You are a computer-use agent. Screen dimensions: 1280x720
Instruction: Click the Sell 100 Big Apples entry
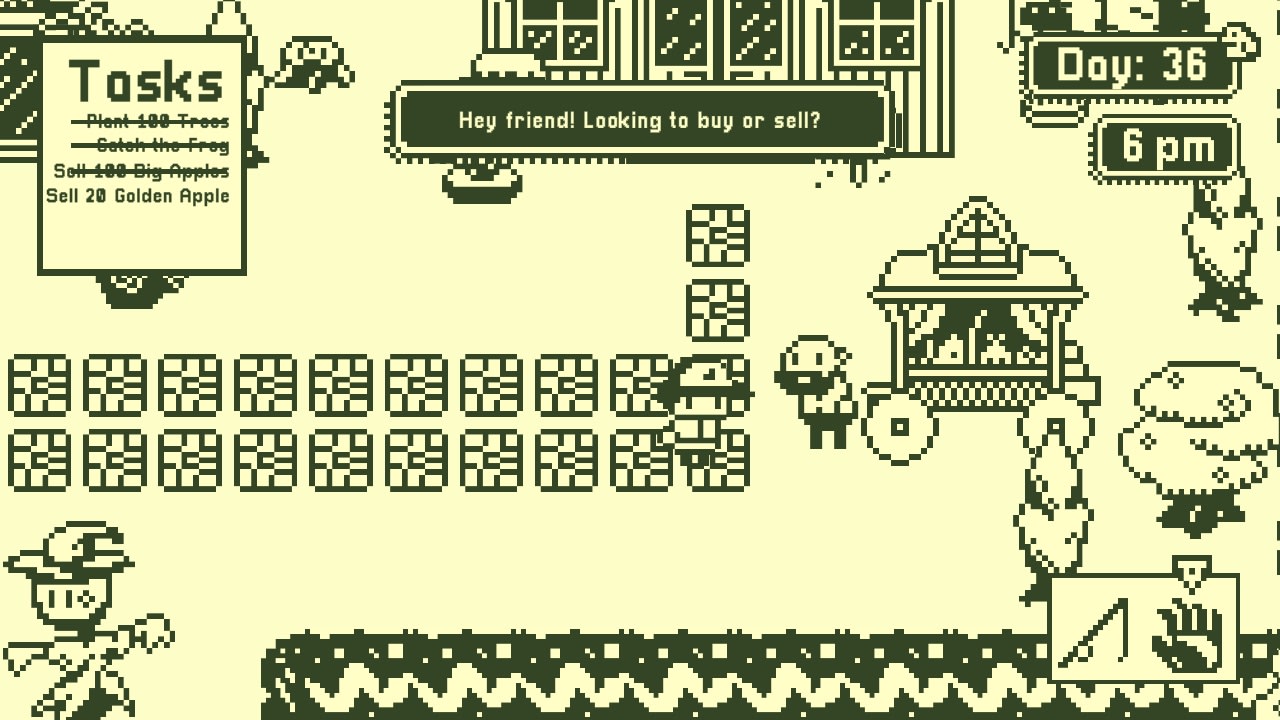[141, 170]
